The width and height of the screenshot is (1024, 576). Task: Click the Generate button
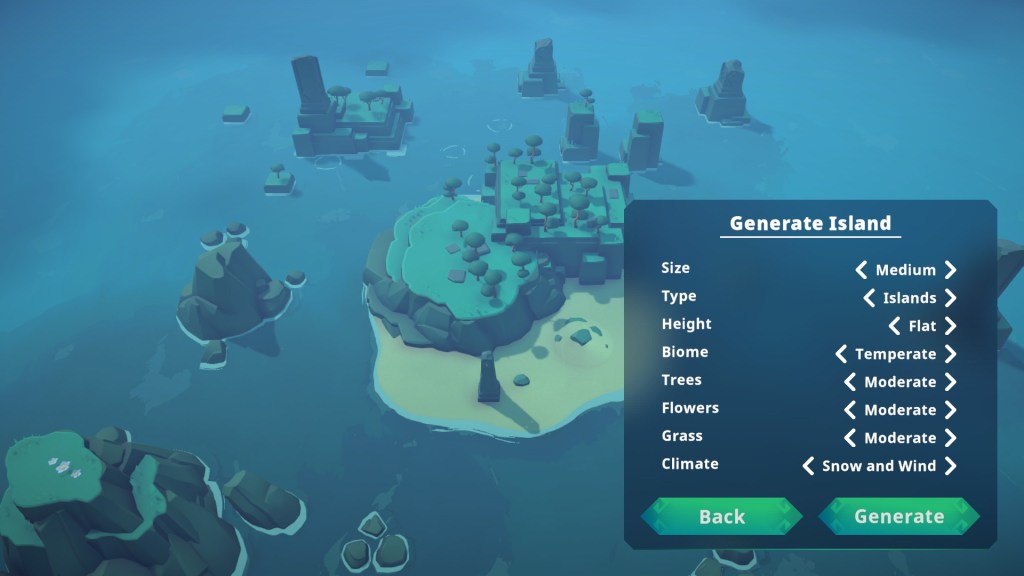click(898, 516)
